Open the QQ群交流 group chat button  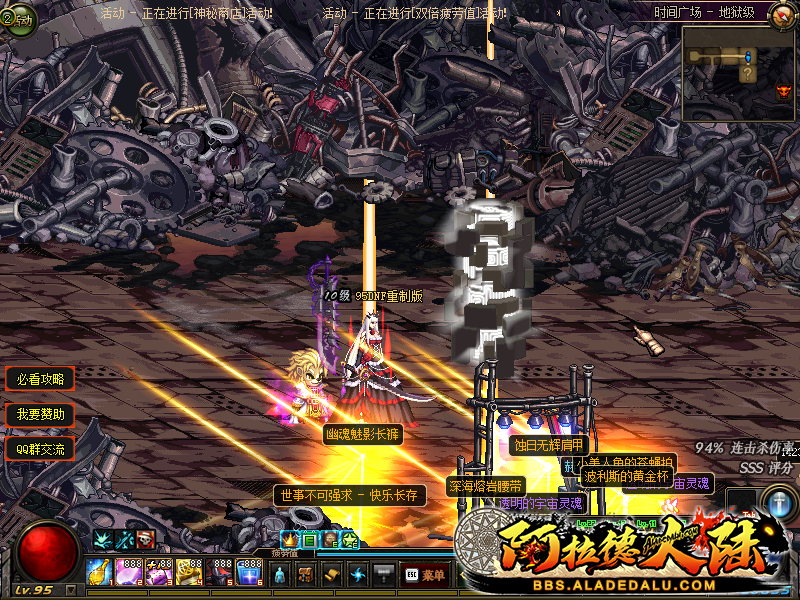click(40, 449)
